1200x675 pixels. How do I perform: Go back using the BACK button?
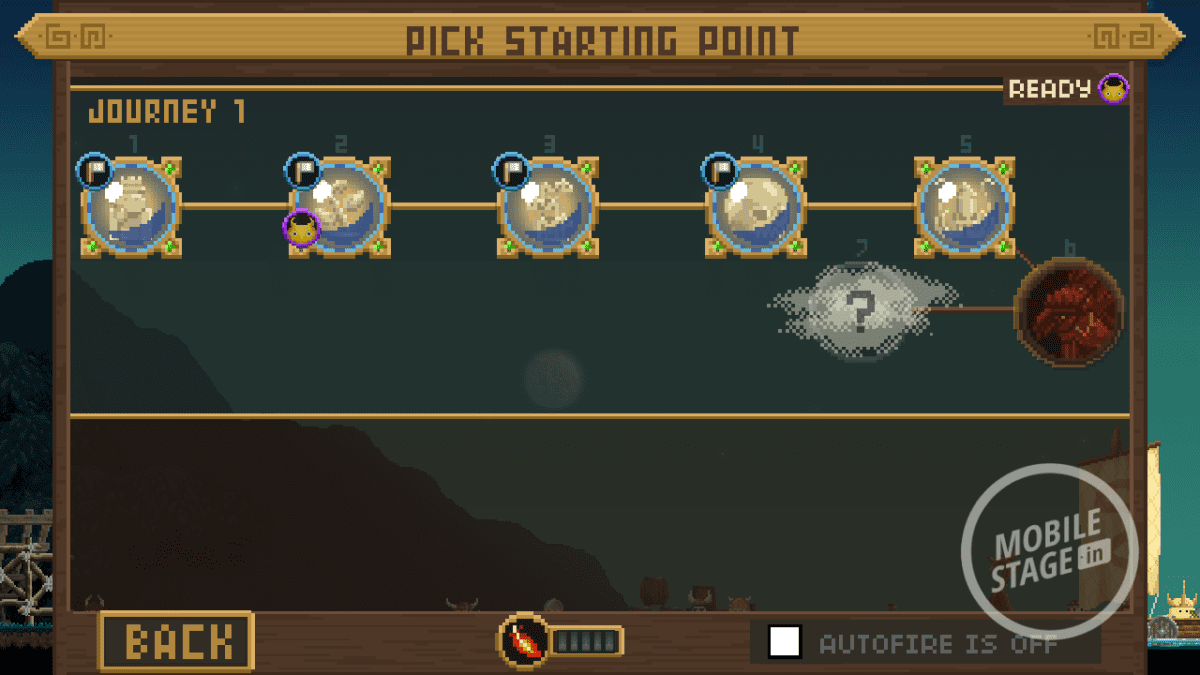tap(176, 641)
